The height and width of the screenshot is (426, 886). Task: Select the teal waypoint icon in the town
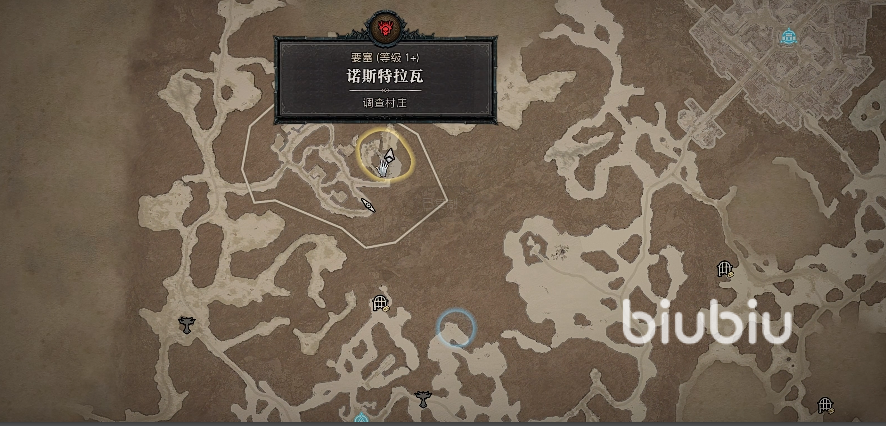(x=789, y=37)
